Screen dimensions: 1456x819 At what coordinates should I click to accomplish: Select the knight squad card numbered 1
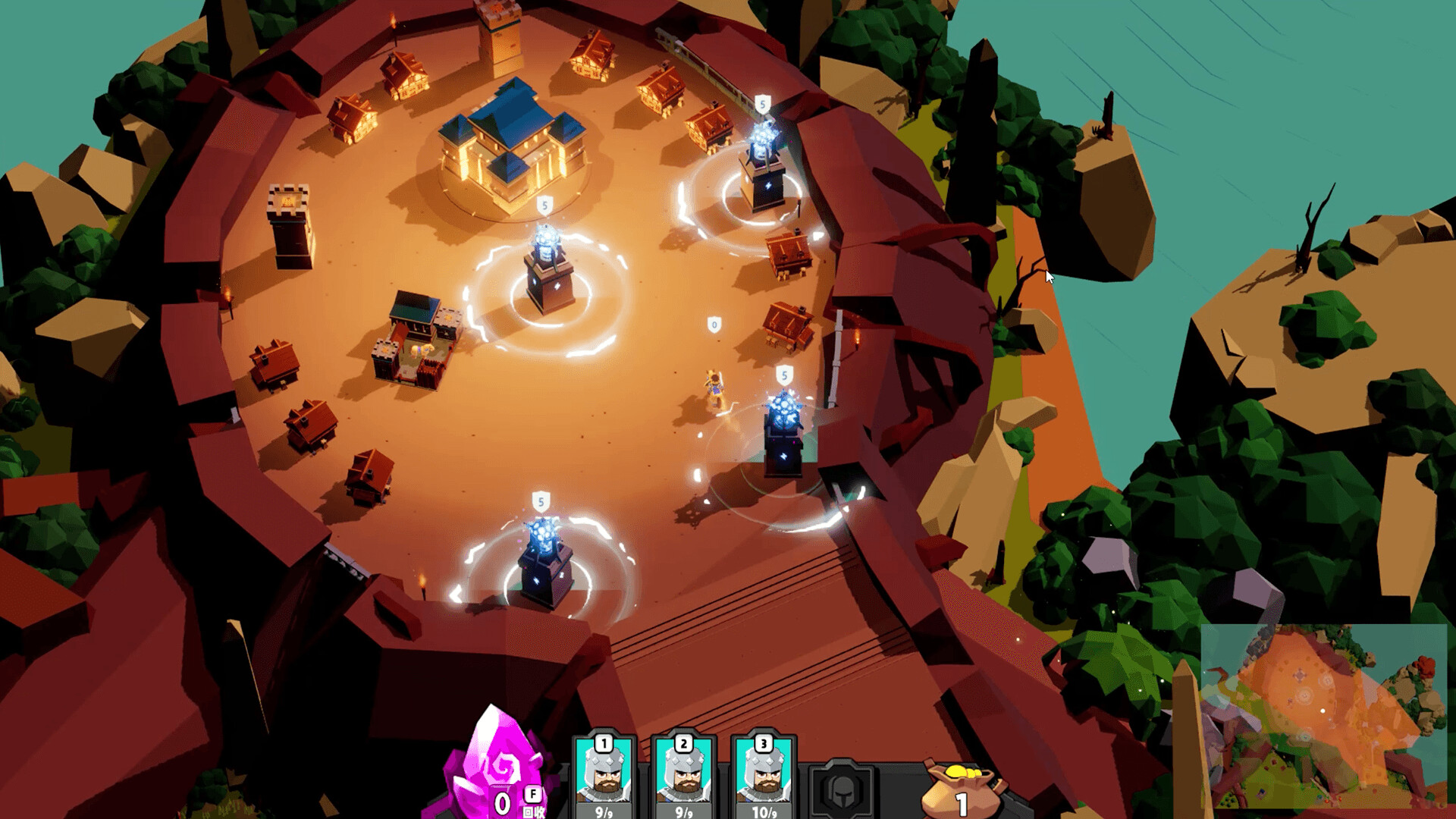(x=604, y=775)
